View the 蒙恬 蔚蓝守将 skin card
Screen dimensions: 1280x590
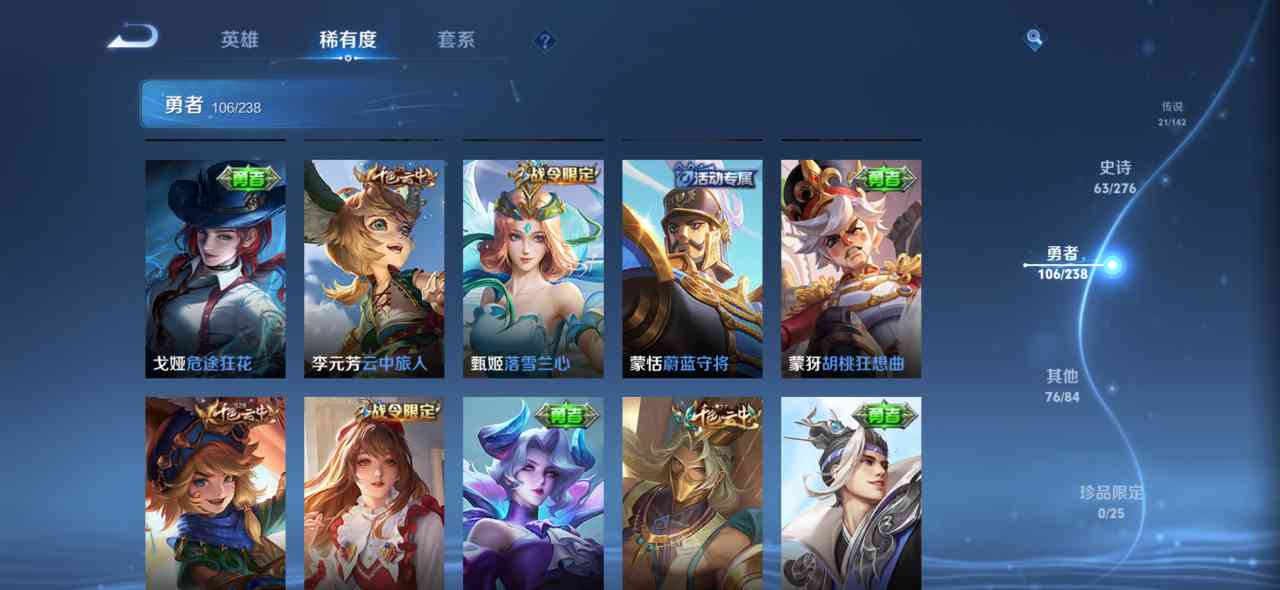[692, 268]
